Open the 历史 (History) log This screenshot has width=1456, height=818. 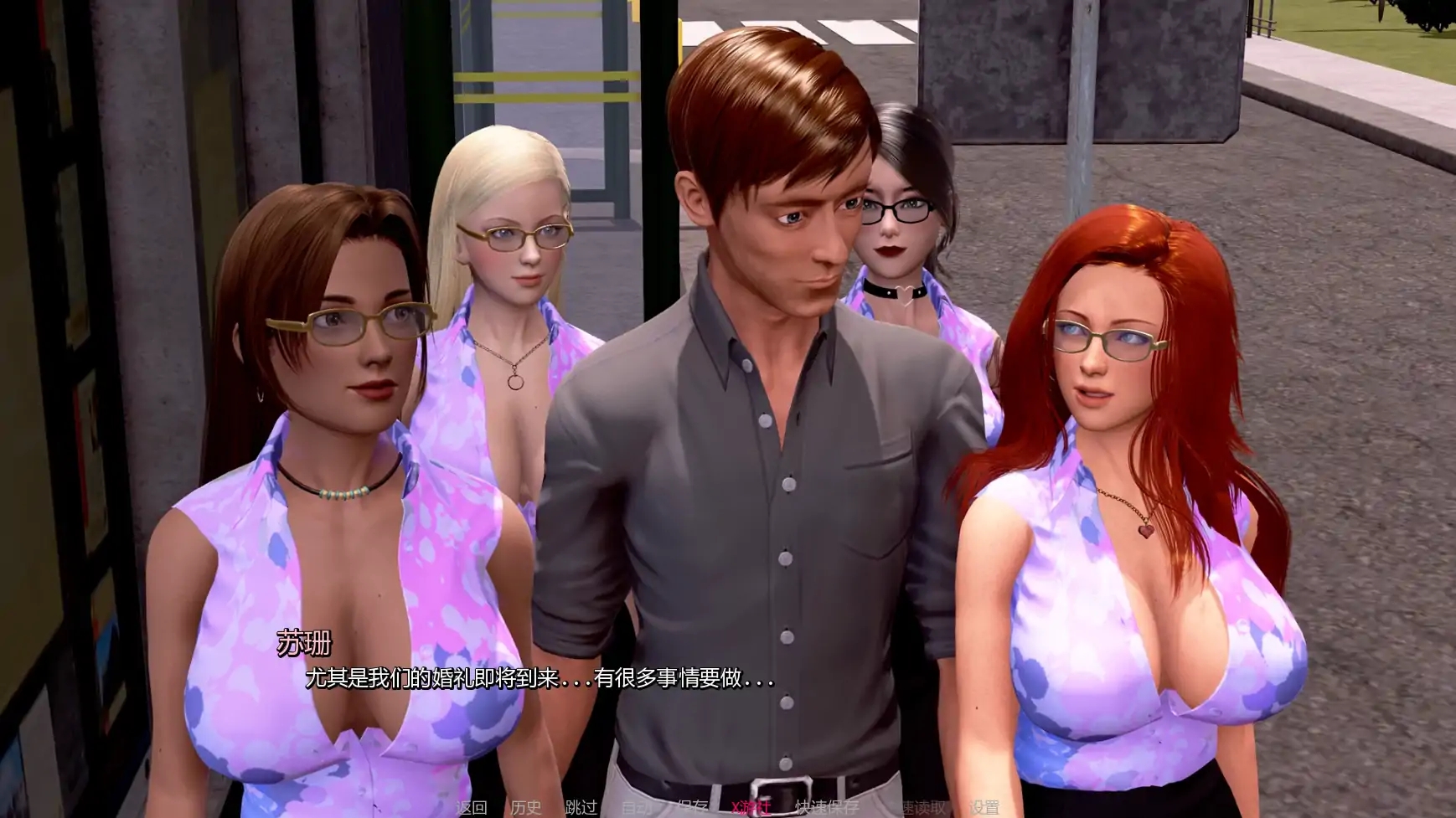(x=526, y=807)
